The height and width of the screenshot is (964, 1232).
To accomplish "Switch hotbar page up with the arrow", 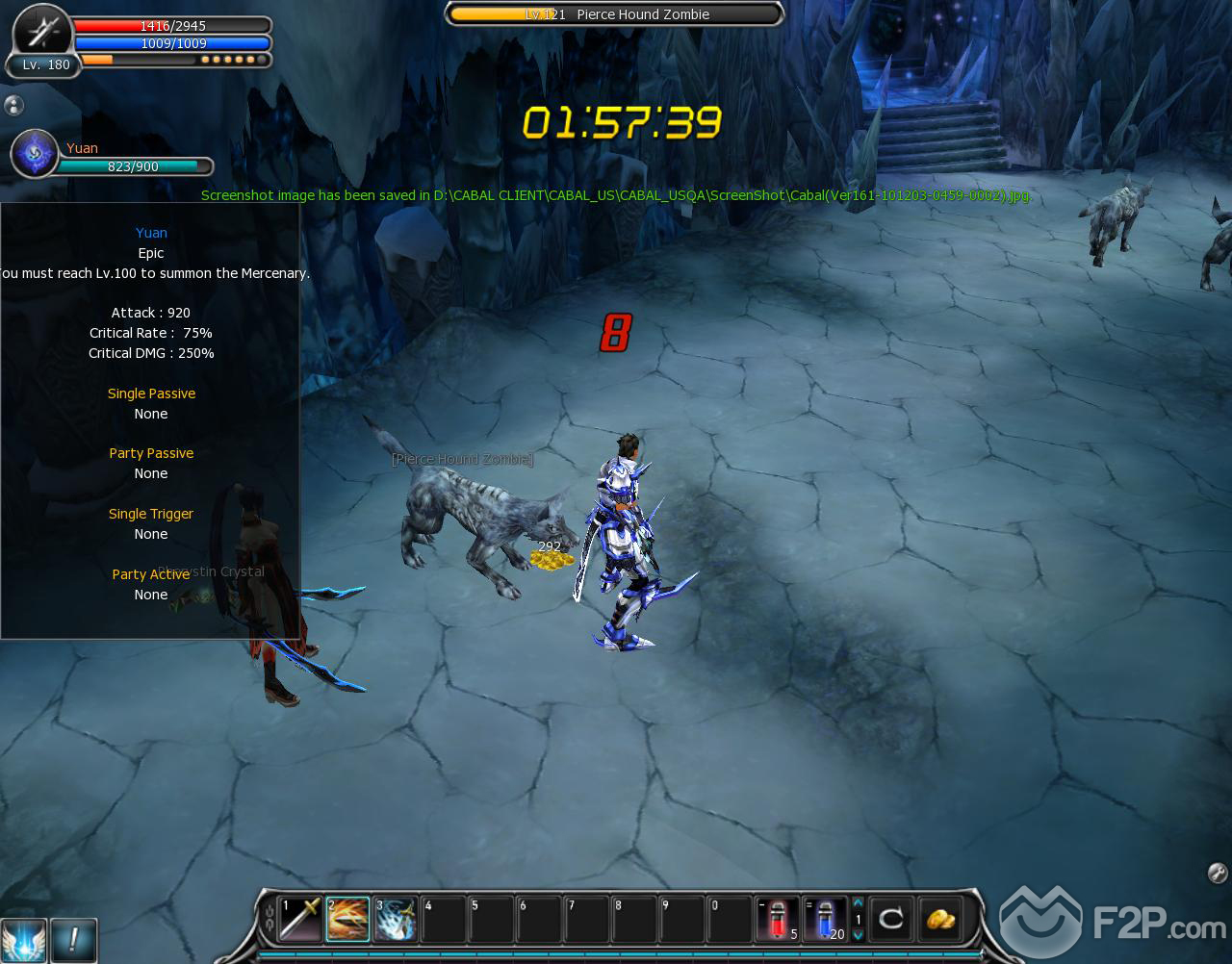I will 858,903.
